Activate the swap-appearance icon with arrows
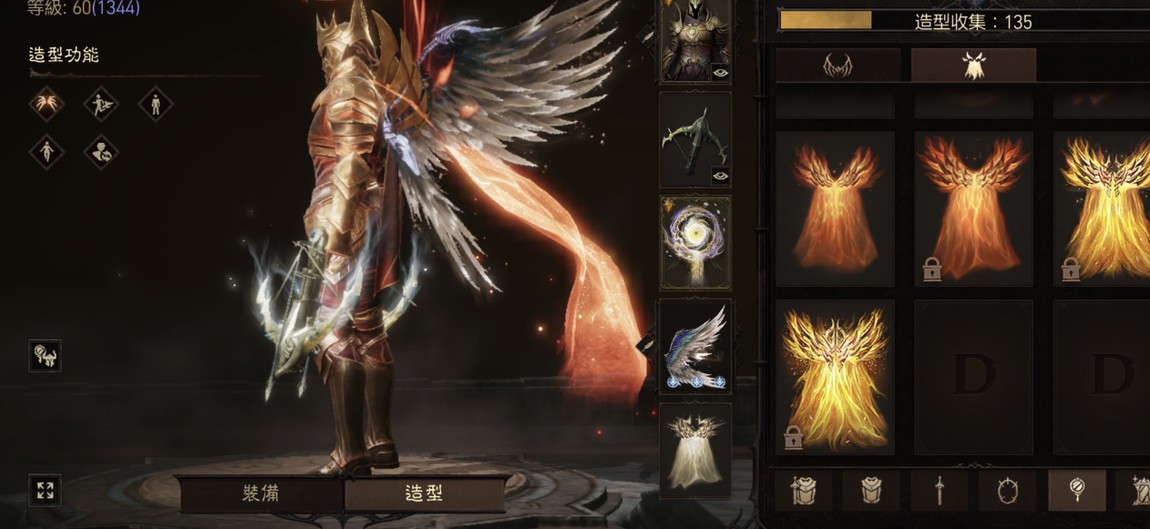 [x=101, y=152]
